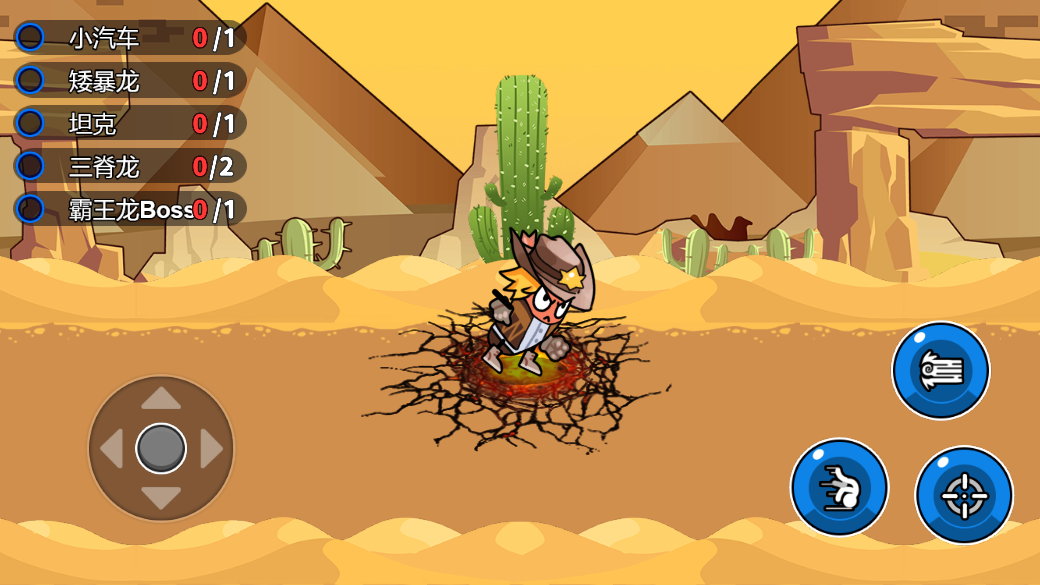Image resolution: width=1040 pixels, height=585 pixels.
Task: Click the 三脊龙 objective entry
Action: coord(130,166)
